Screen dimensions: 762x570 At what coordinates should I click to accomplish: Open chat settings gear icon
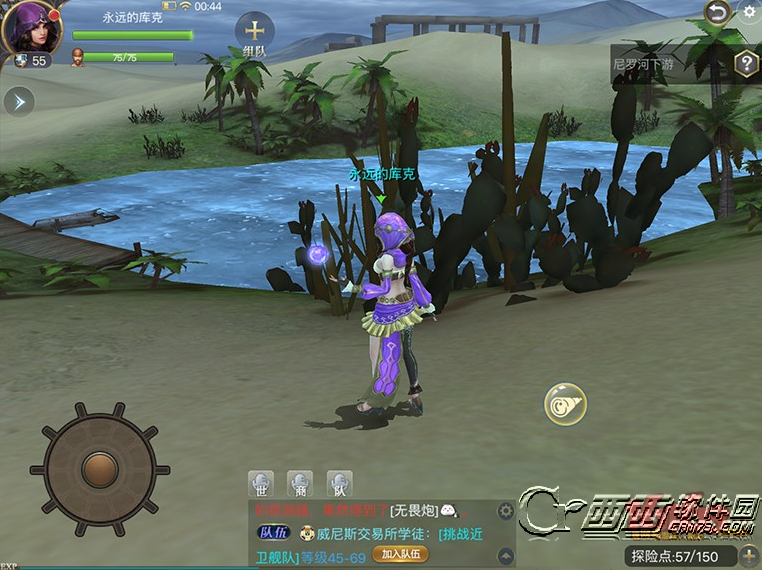coord(506,511)
